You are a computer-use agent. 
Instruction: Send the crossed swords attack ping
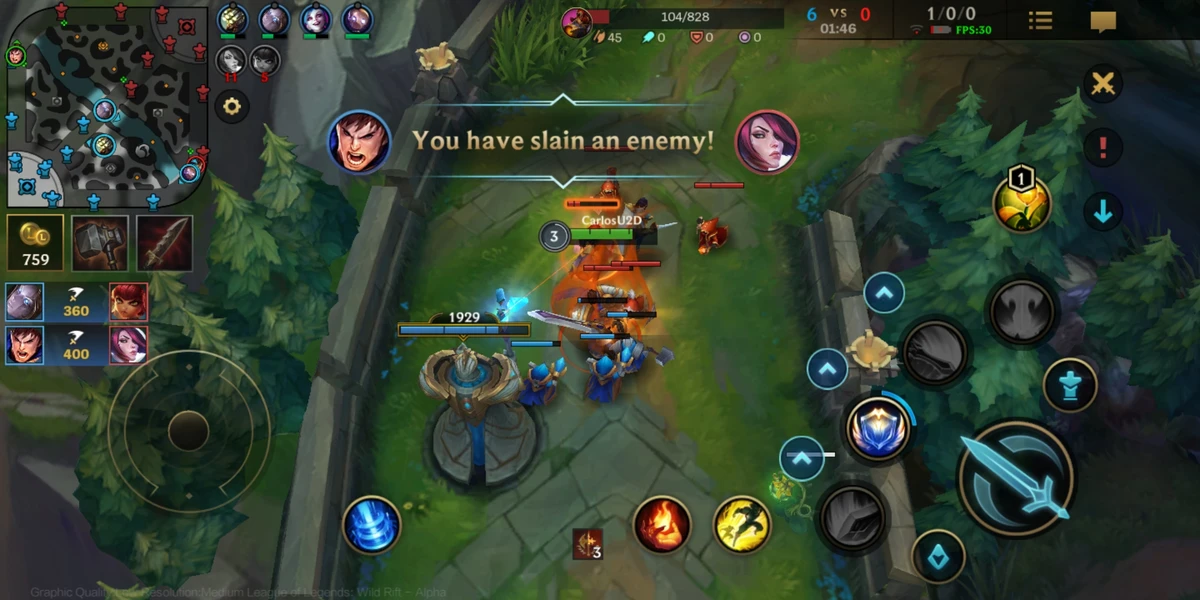[x=1103, y=84]
